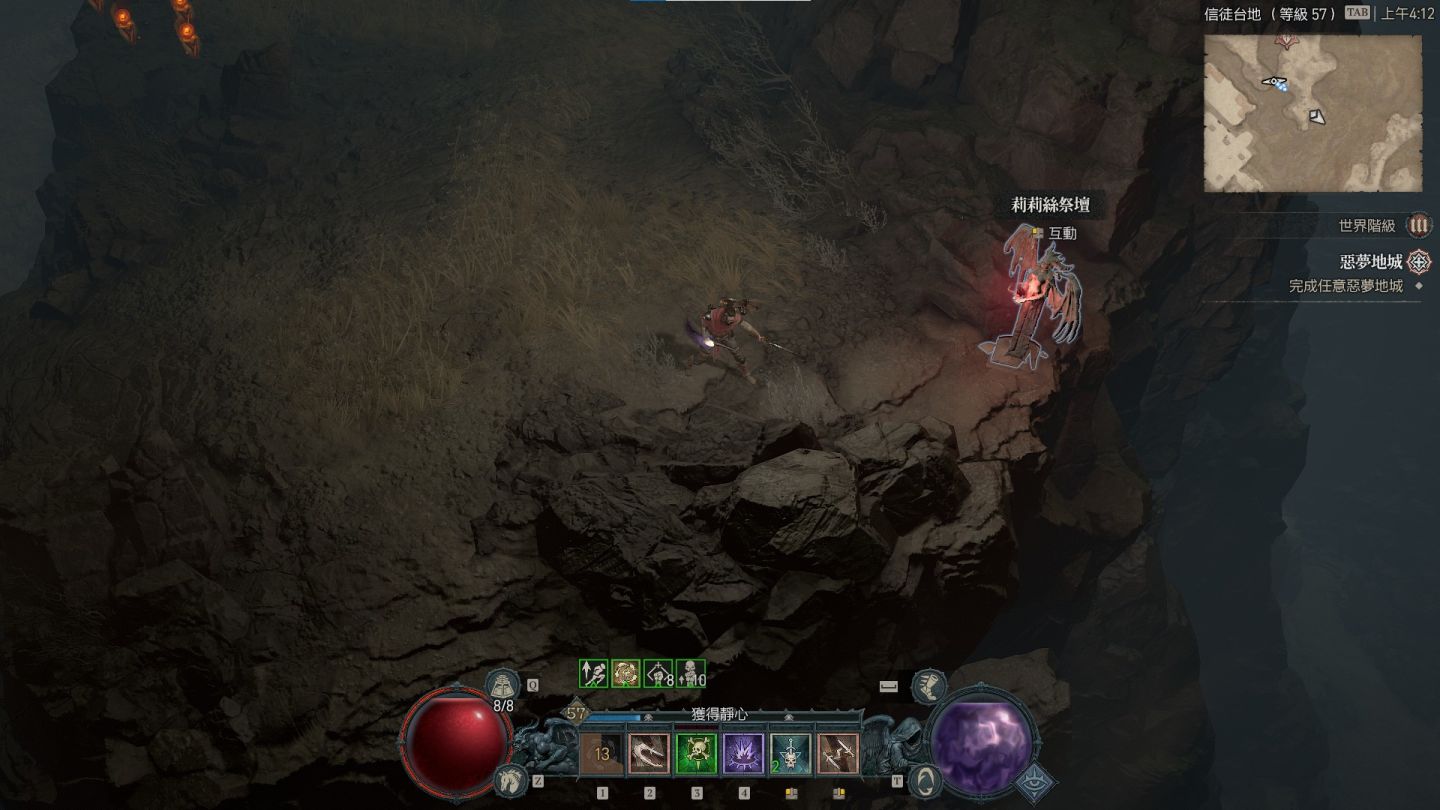Activate the green skull skill
This screenshot has width=1440, height=810.
coord(696,754)
